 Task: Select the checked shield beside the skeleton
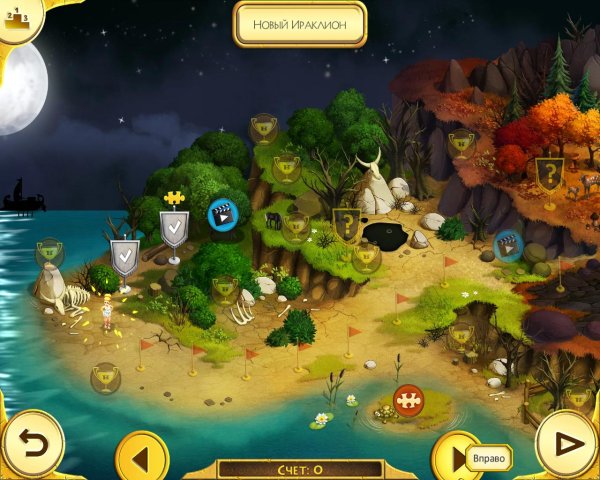[124, 257]
